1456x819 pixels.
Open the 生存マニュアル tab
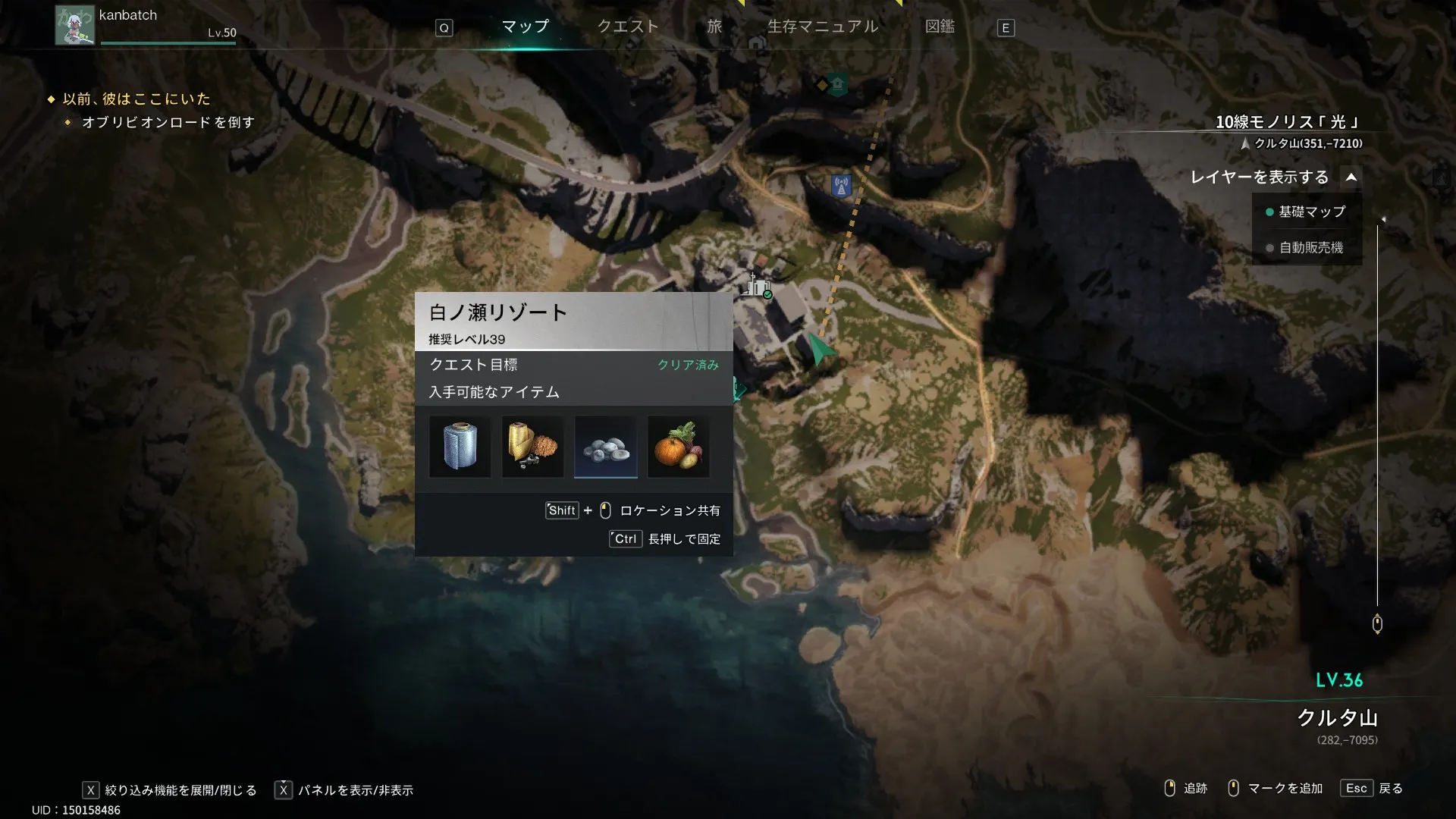click(823, 27)
